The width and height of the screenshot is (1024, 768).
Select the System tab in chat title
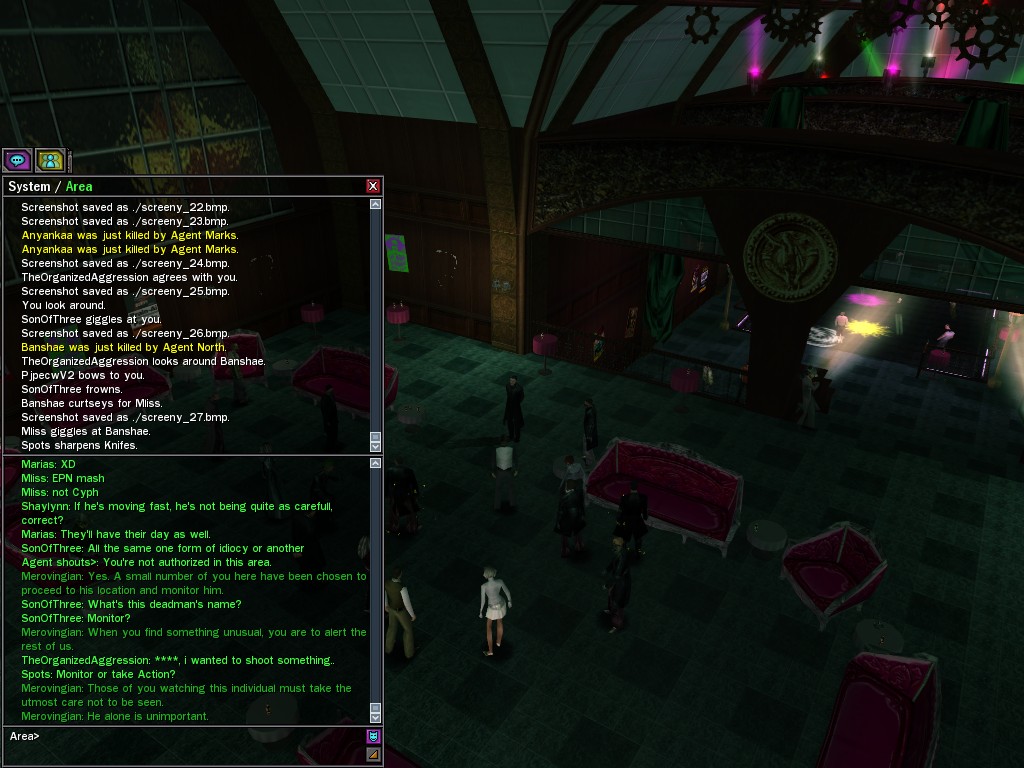28,187
